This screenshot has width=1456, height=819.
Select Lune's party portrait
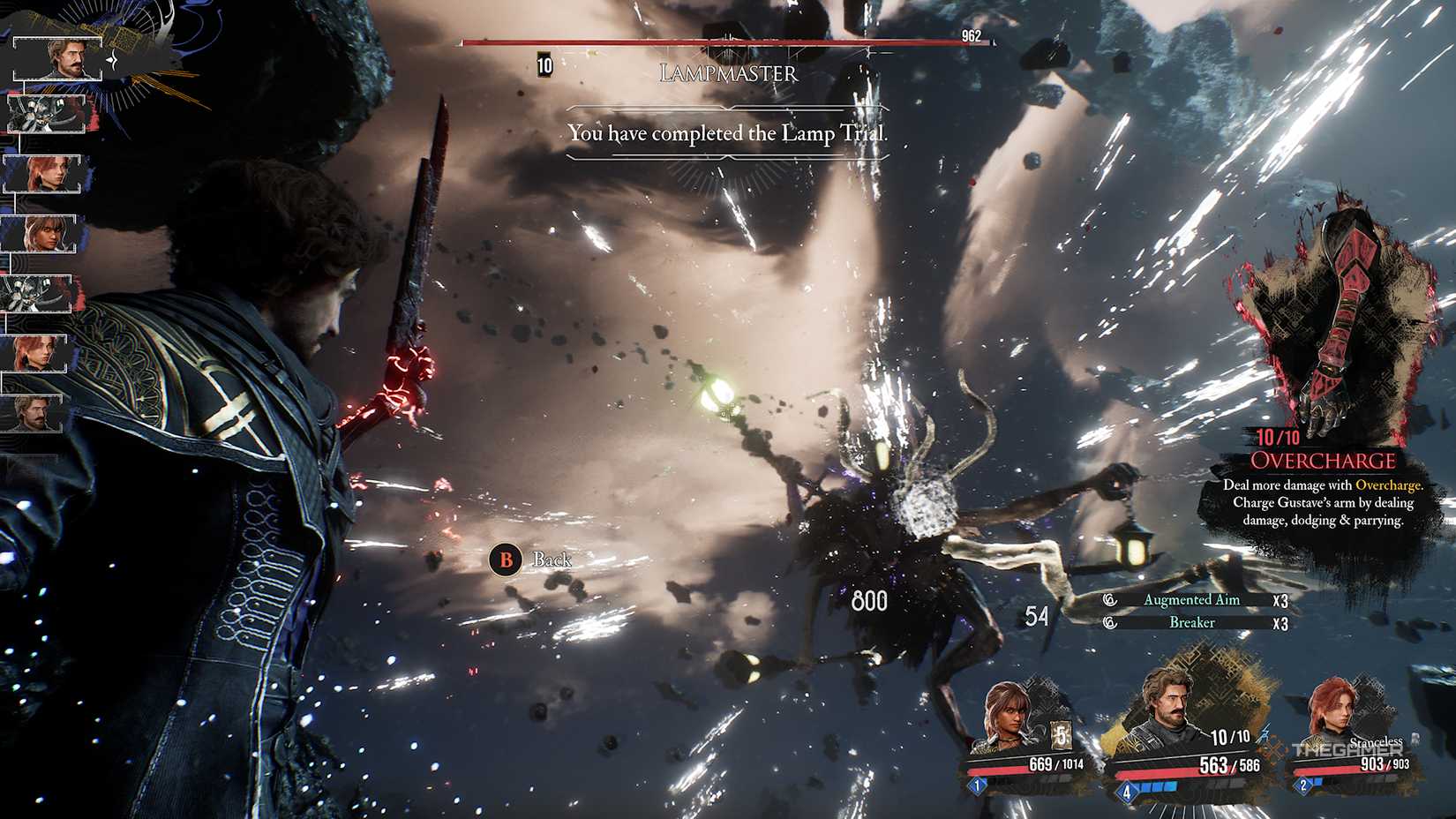(x=1006, y=715)
